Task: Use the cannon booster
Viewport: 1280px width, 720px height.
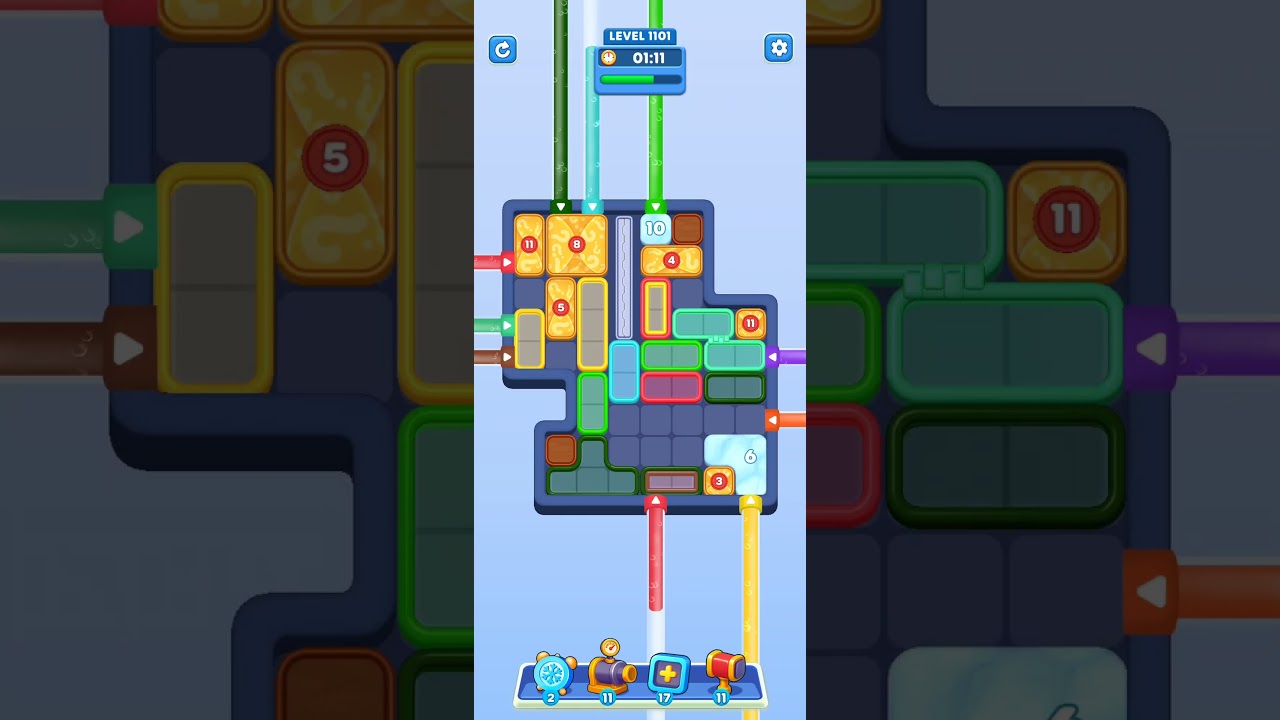Action: coord(607,677)
